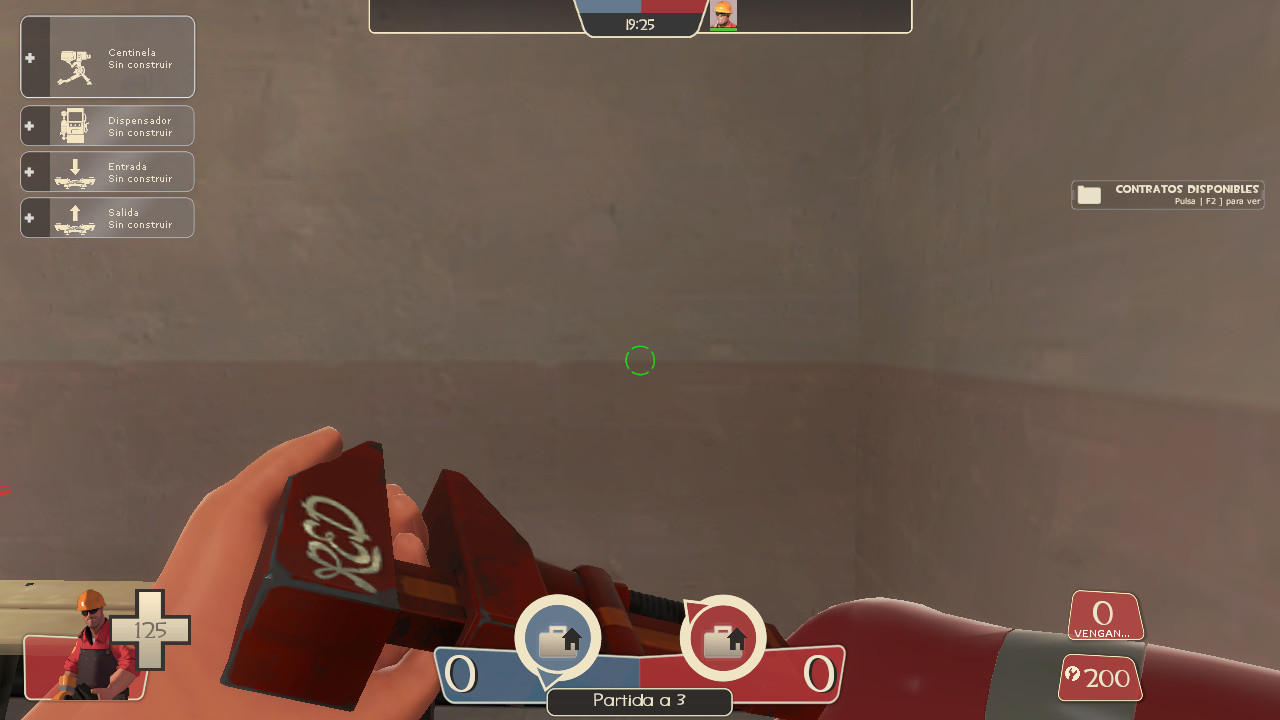The height and width of the screenshot is (720, 1280).
Task: Click the plus next to Dispensador
Action: (29, 125)
